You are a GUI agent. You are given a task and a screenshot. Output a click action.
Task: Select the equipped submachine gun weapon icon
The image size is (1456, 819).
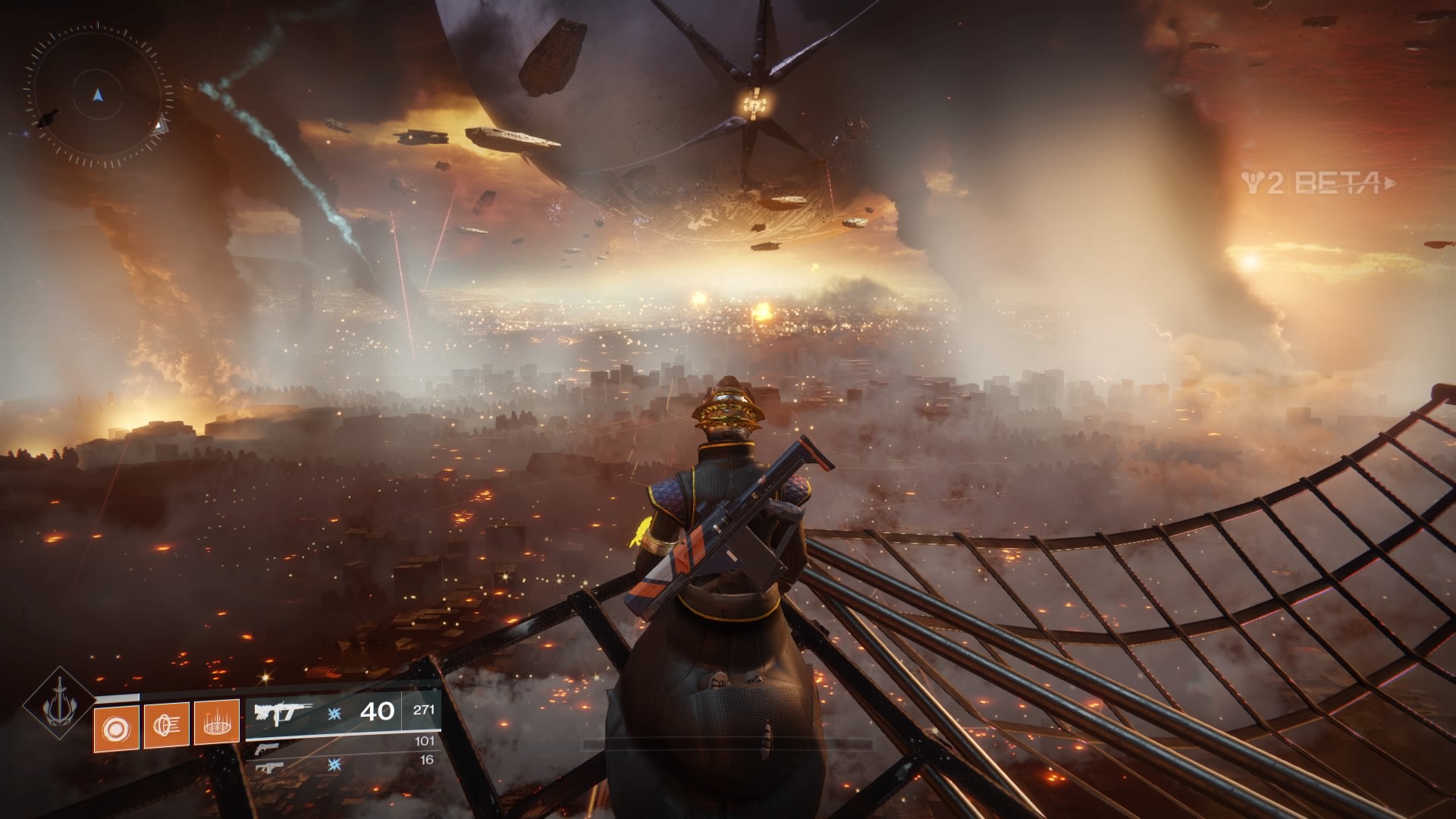click(x=283, y=711)
